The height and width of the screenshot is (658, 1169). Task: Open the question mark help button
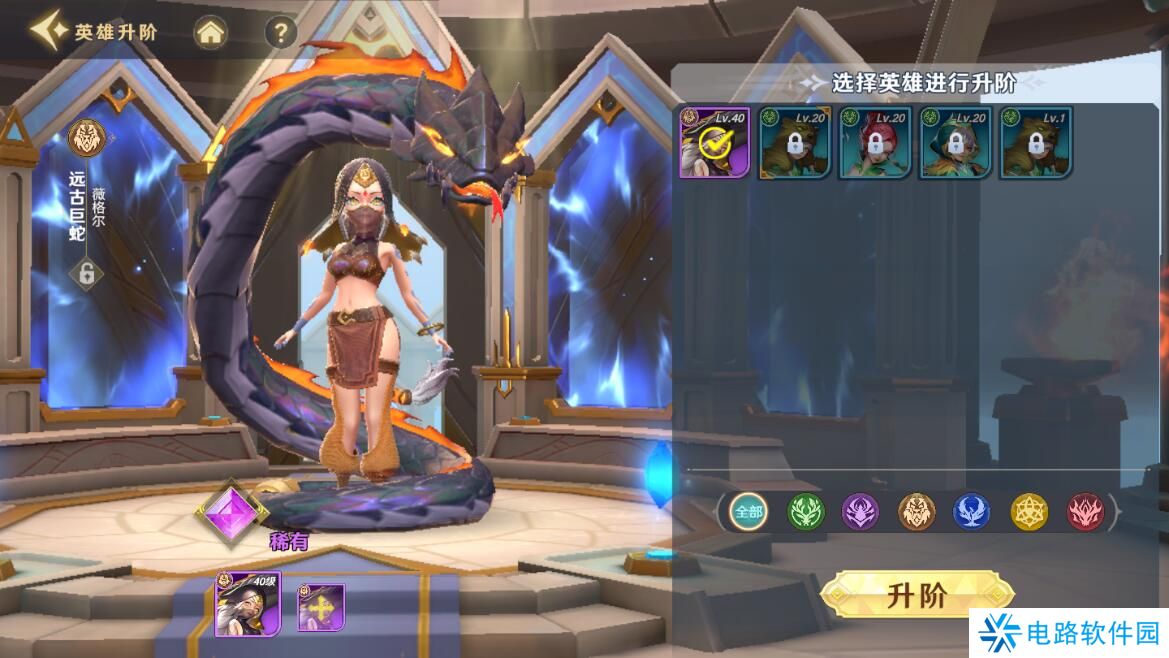[x=281, y=33]
